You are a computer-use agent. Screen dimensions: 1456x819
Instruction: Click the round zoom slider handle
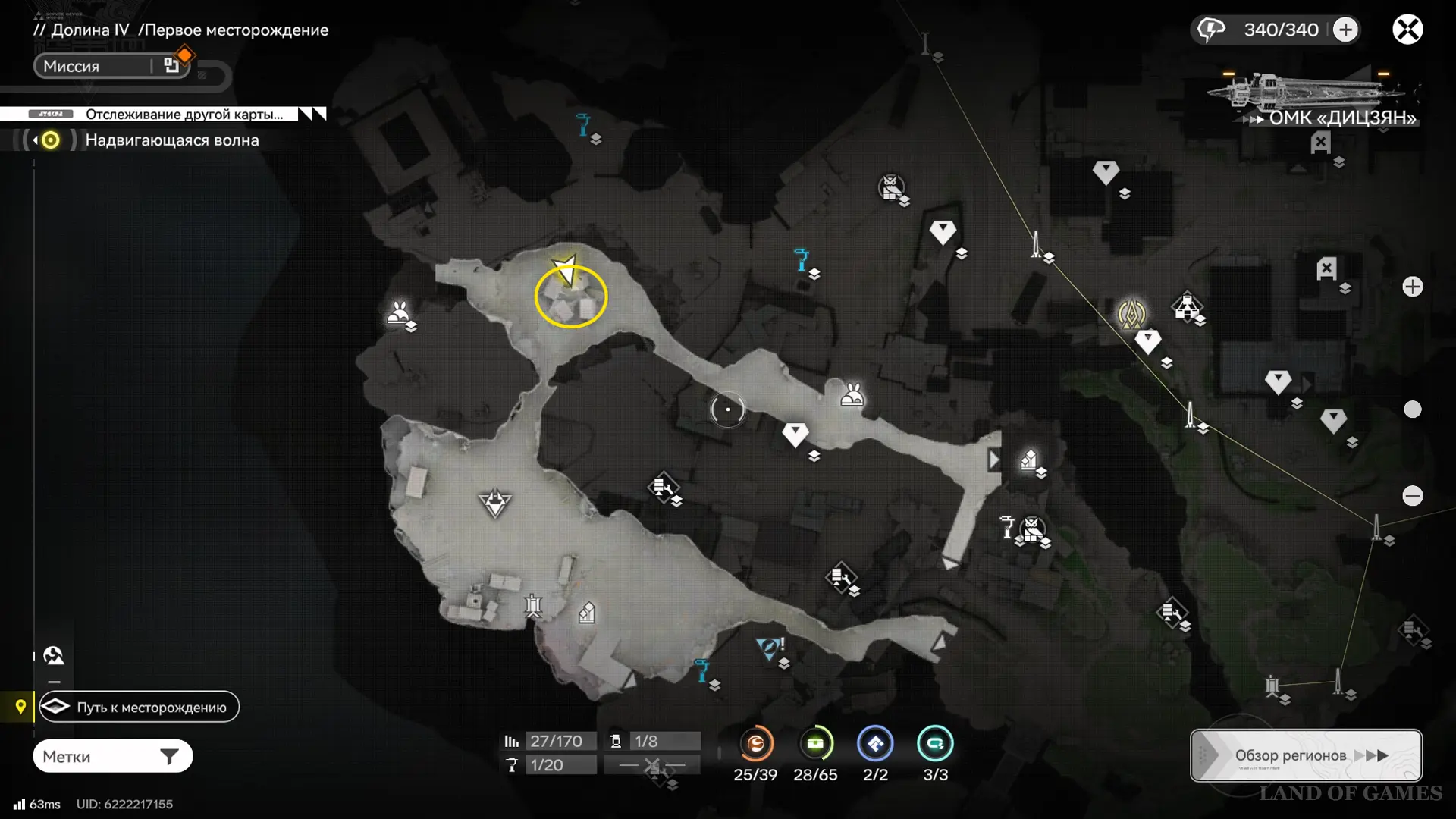pos(1412,409)
